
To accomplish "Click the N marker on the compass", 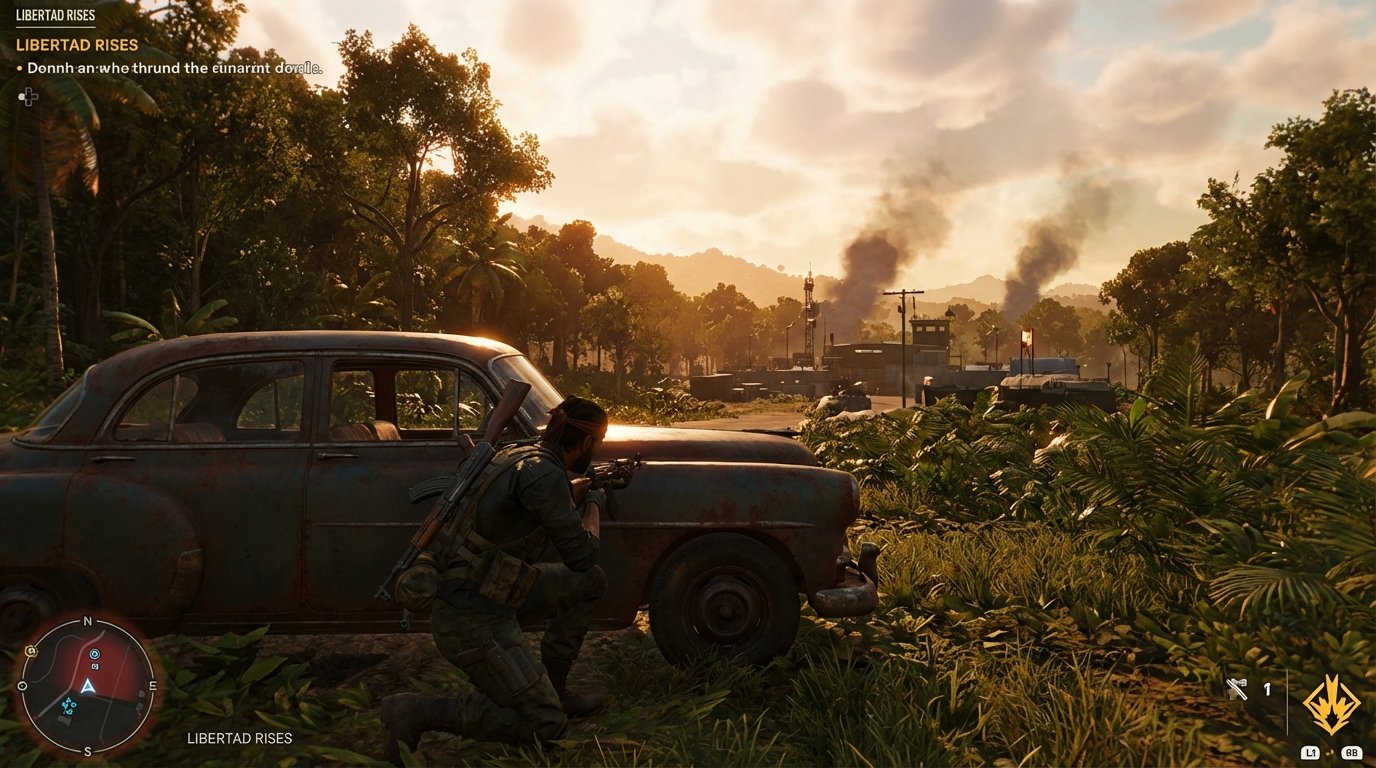I will click(86, 621).
